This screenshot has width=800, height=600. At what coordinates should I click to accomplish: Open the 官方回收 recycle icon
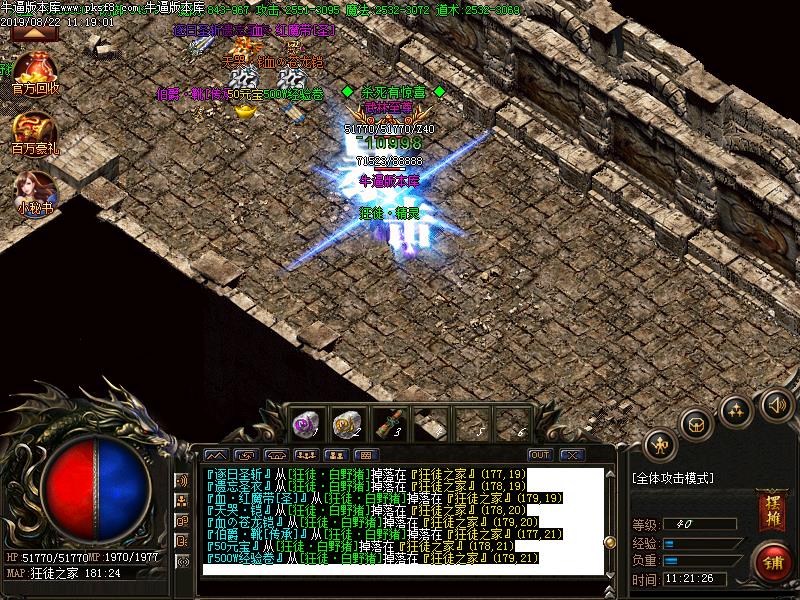coord(36,72)
